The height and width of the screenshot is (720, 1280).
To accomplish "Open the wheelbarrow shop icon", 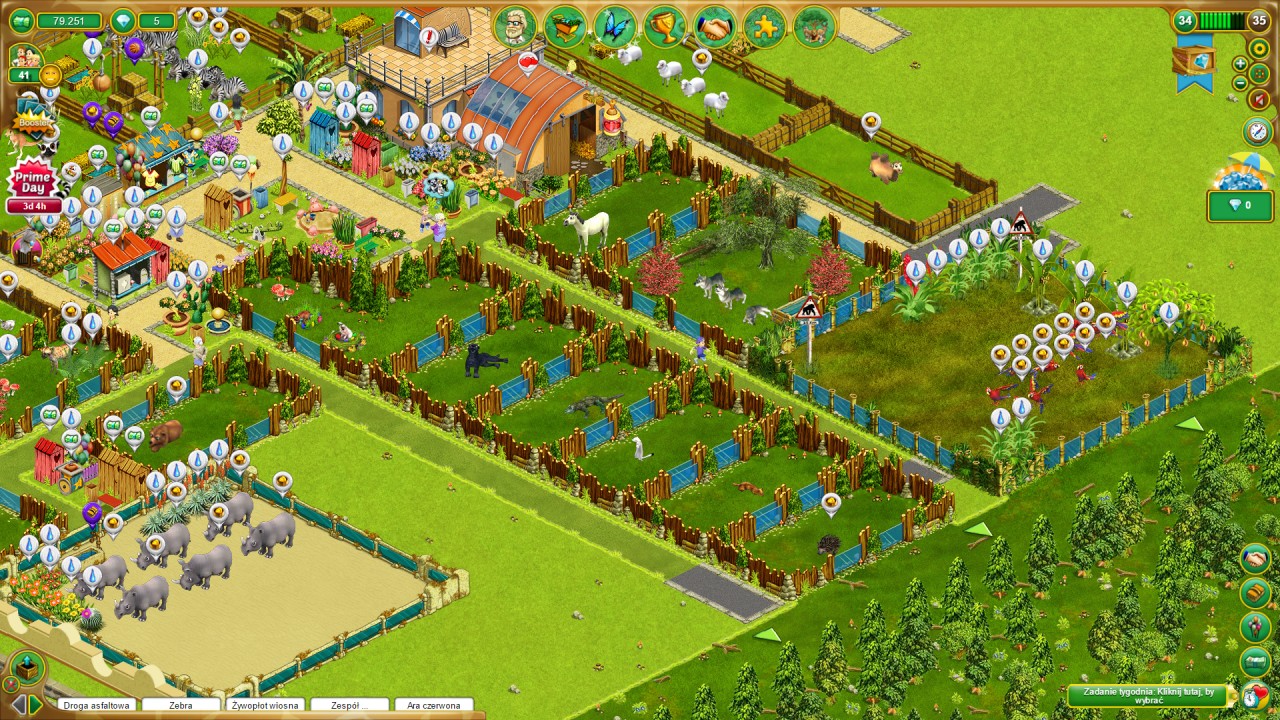I will point(565,27).
